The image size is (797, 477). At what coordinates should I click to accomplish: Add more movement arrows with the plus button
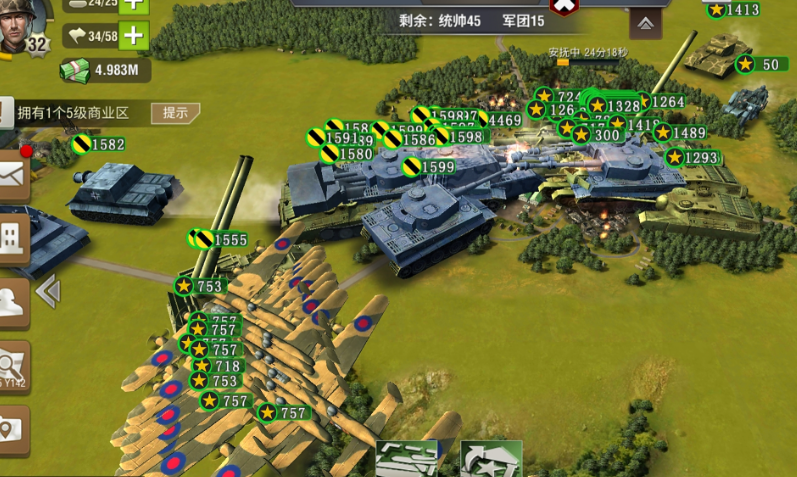click(x=133, y=37)
